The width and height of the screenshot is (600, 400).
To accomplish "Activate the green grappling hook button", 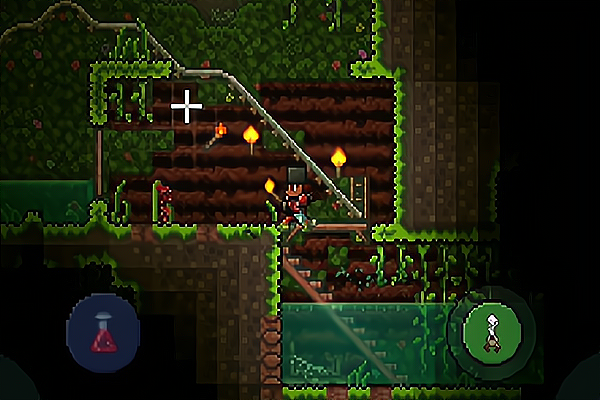I will tap(493, 330).
